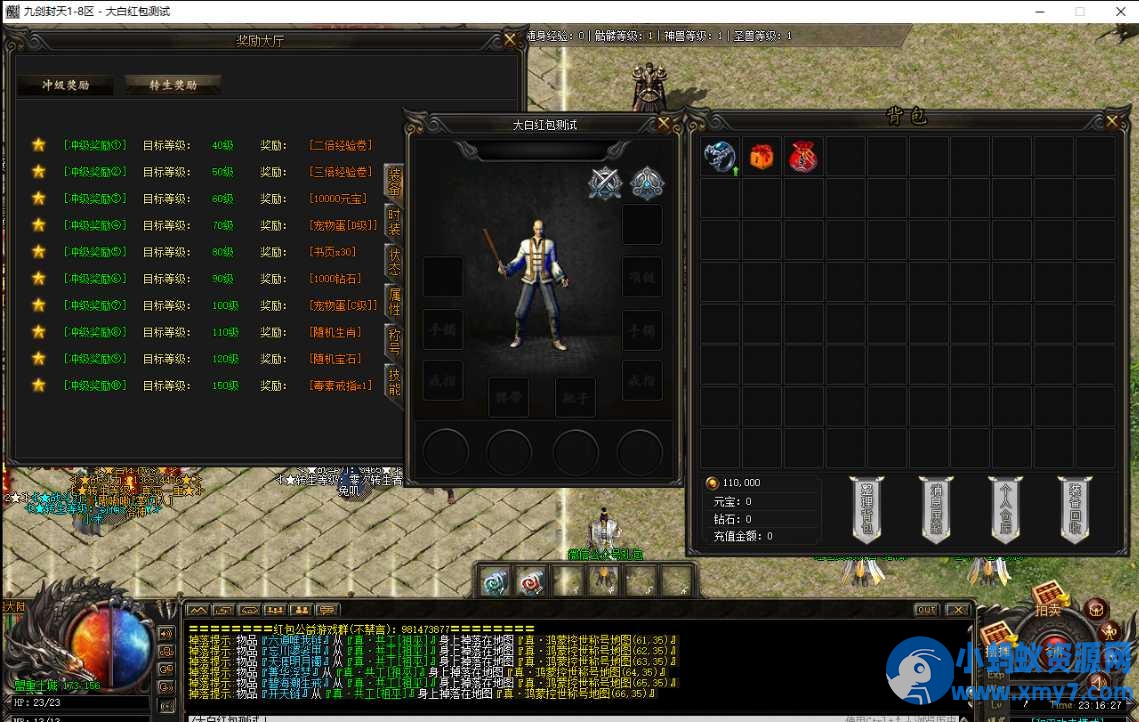Use the green swirl hotbar skill
Viewport: 1139px width, 722px height.
(x=494, y=581)
